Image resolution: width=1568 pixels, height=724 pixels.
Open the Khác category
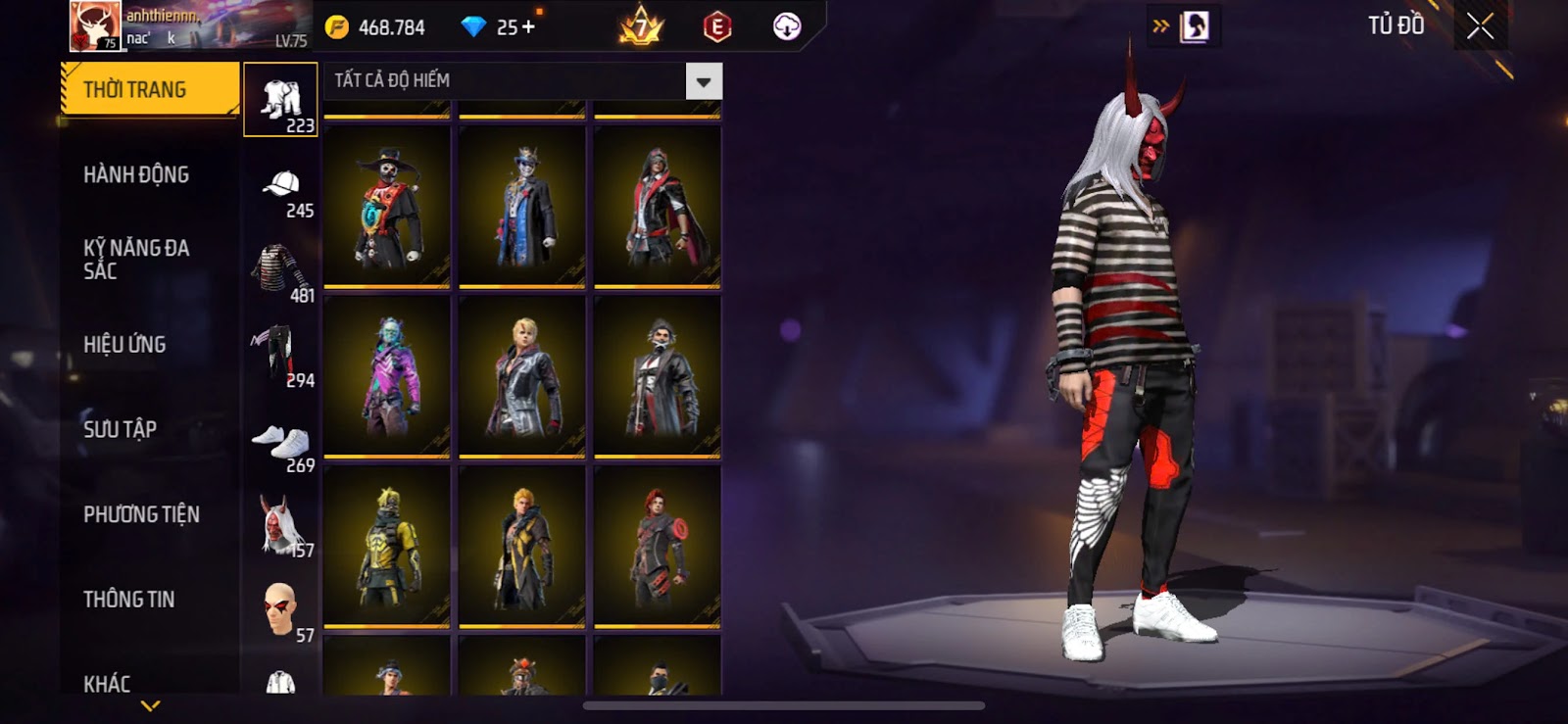coord(107,683)
